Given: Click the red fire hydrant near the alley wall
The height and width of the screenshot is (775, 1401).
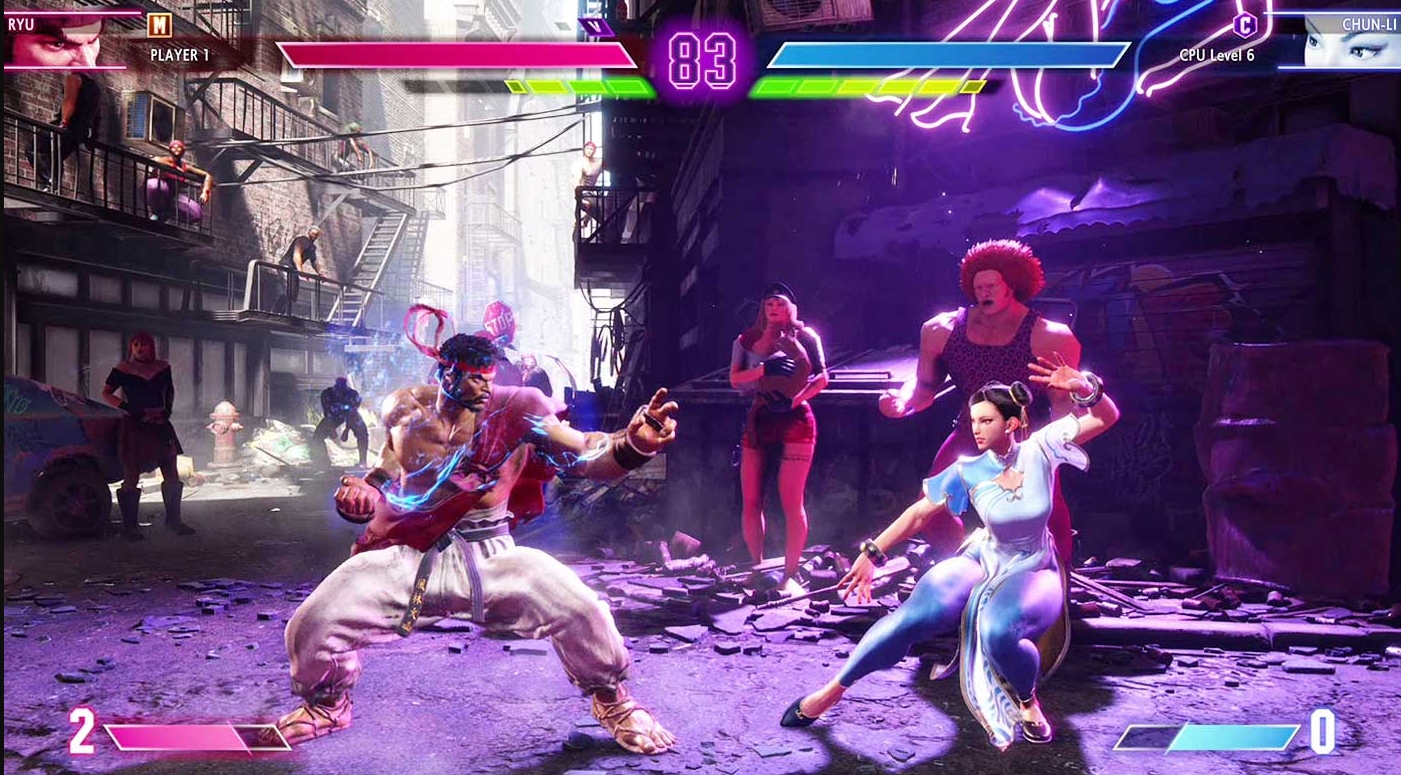Looking at the screenshot, I should 224,433.
